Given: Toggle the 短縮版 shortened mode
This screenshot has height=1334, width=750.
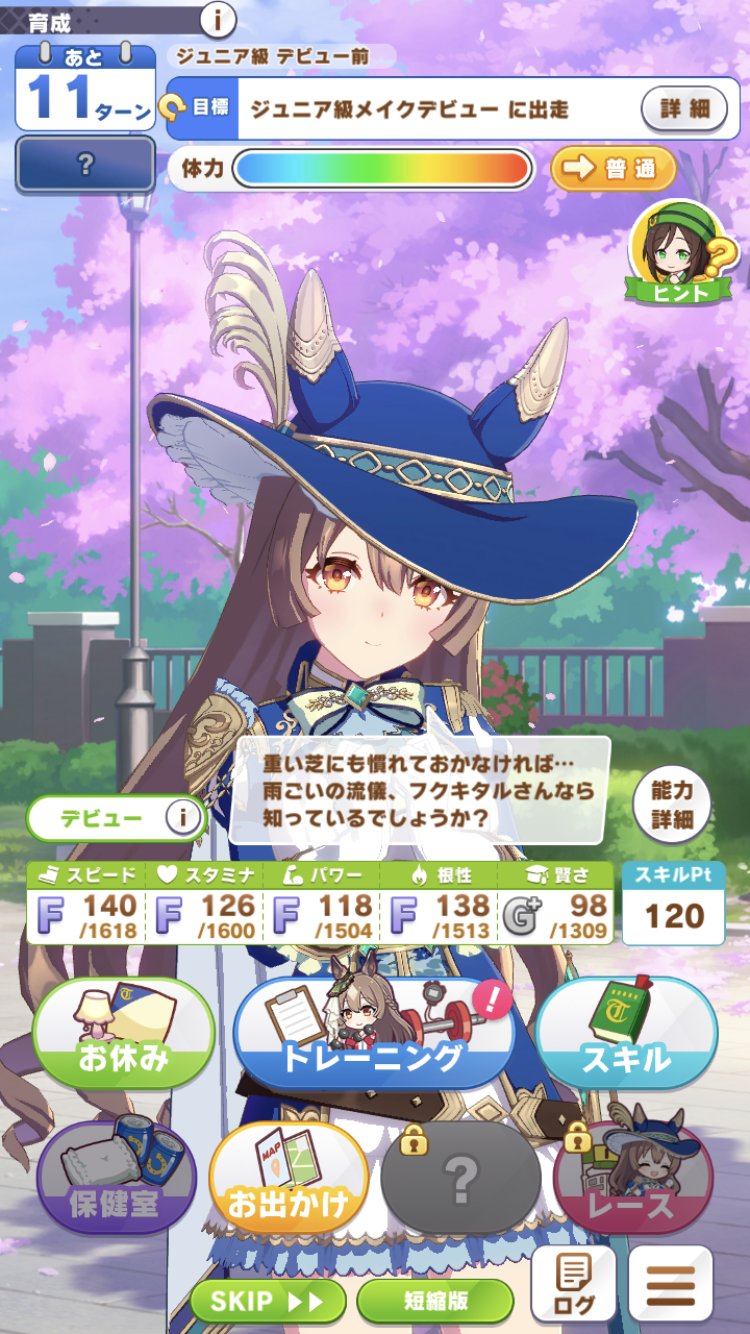Looking at the screenshot, I should [435, 1300].
